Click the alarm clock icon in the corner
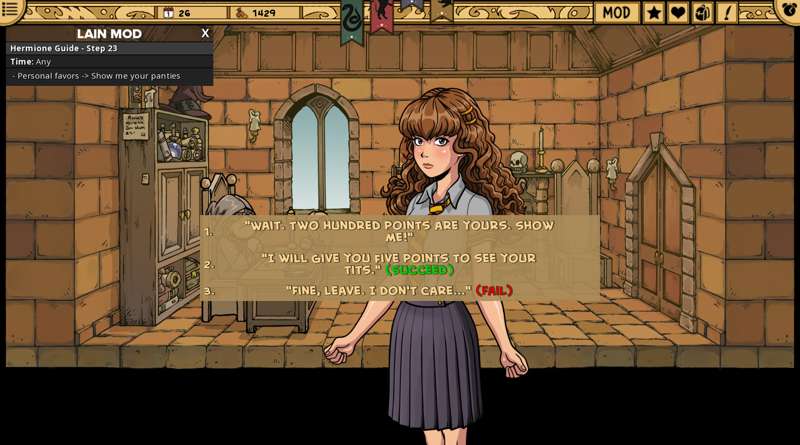Screen dimensions: 800x445 (x=789, y=10)
